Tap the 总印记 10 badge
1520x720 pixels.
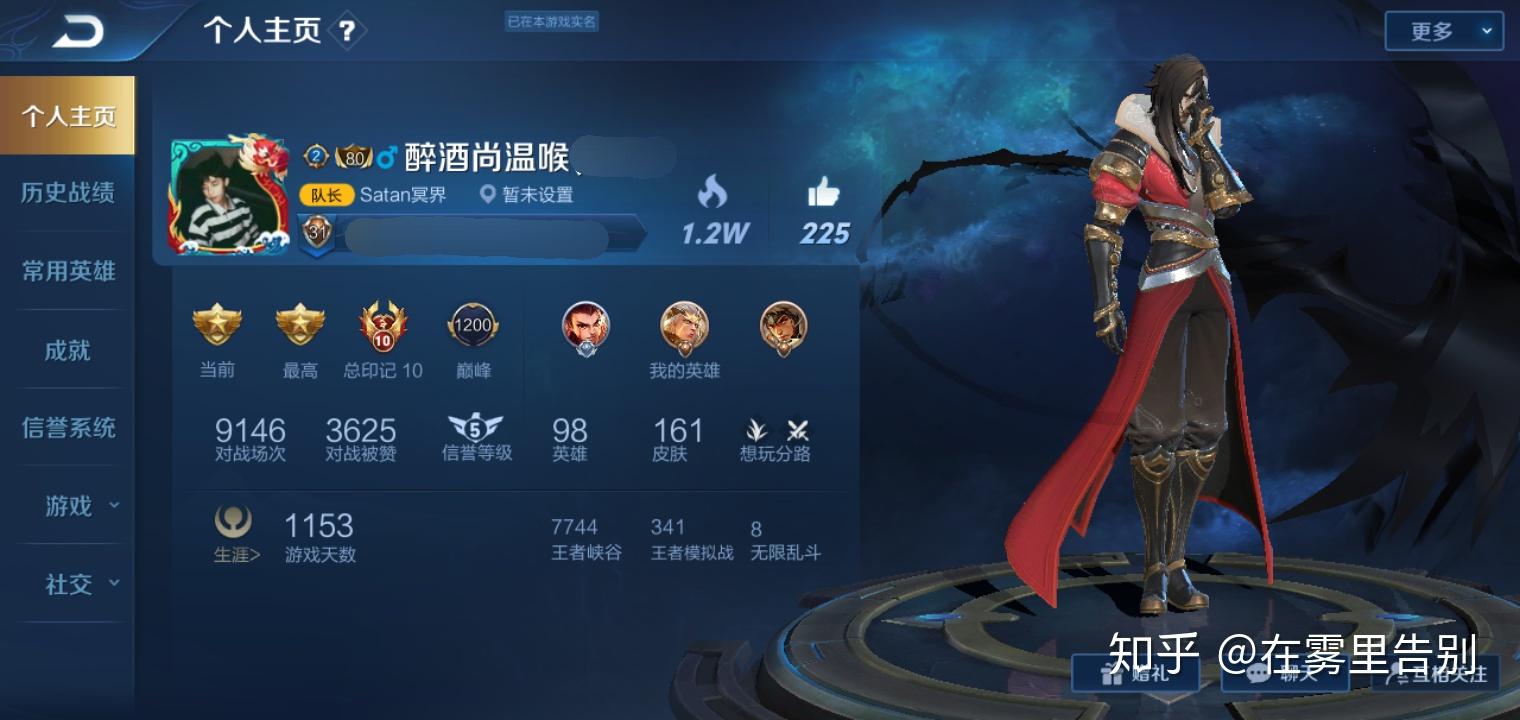383,328
